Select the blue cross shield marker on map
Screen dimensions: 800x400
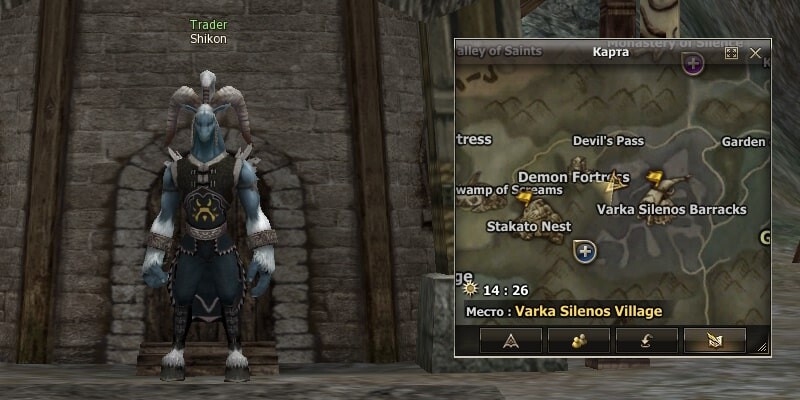(x=585, y=251)
